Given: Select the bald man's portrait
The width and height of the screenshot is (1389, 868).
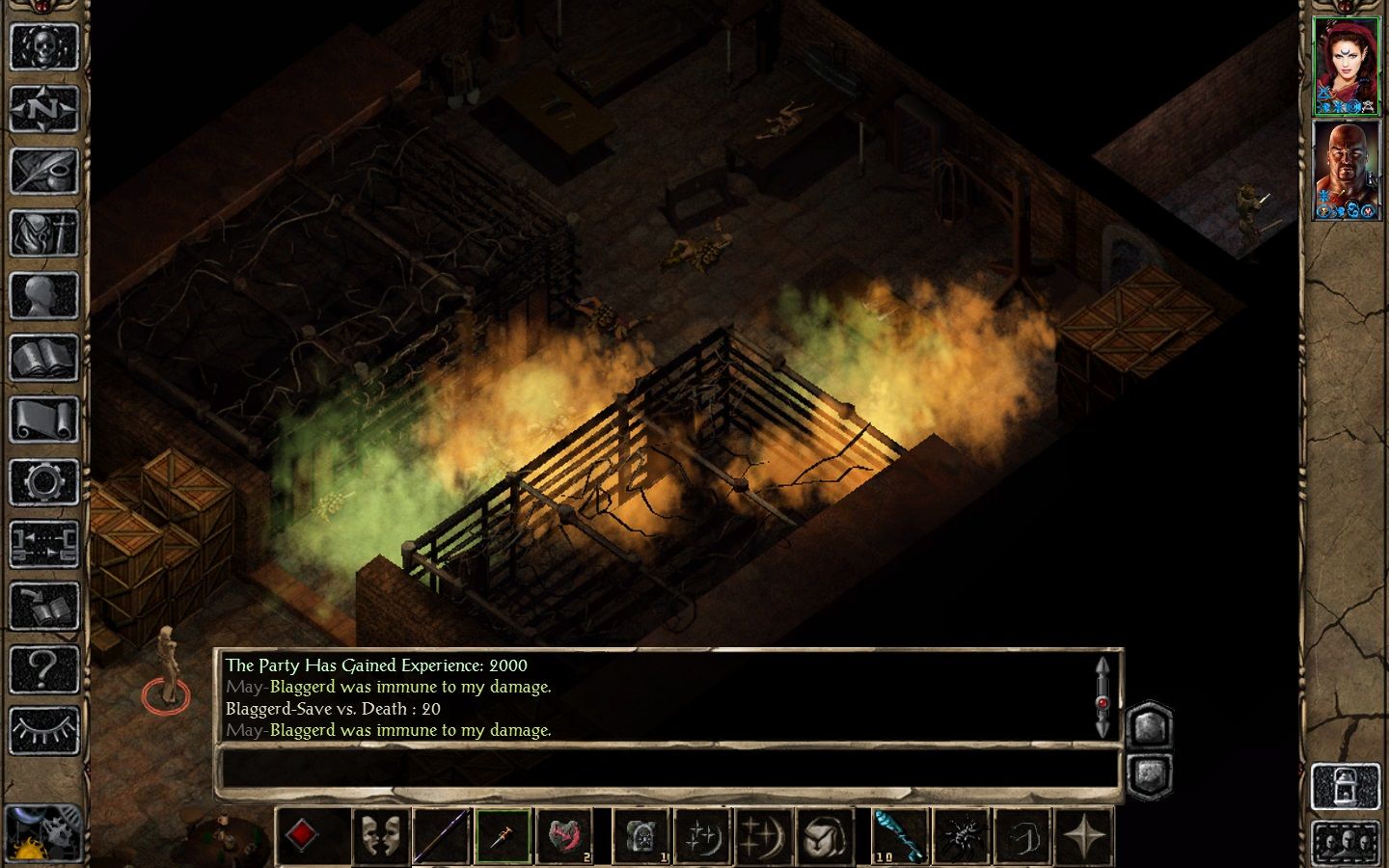Looking at the screenshot, I should [1347, 171].
